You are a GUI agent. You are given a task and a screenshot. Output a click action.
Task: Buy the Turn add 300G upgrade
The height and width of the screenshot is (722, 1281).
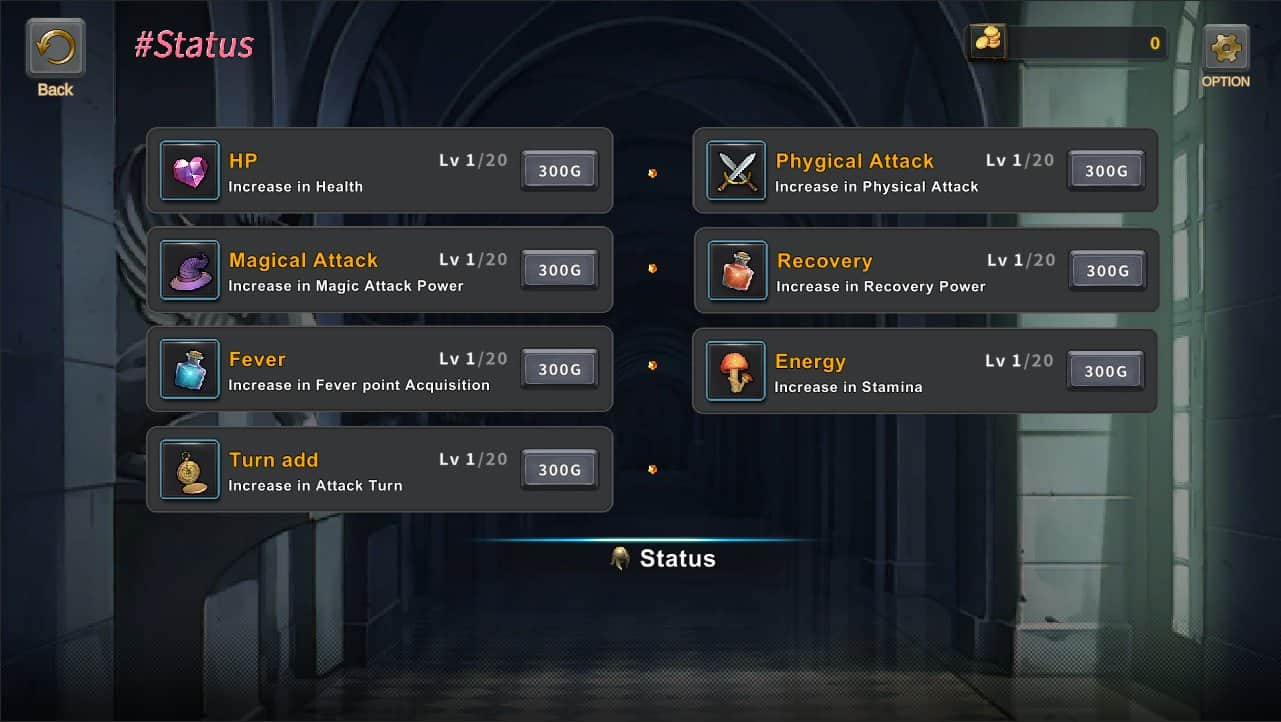[559, 470]
